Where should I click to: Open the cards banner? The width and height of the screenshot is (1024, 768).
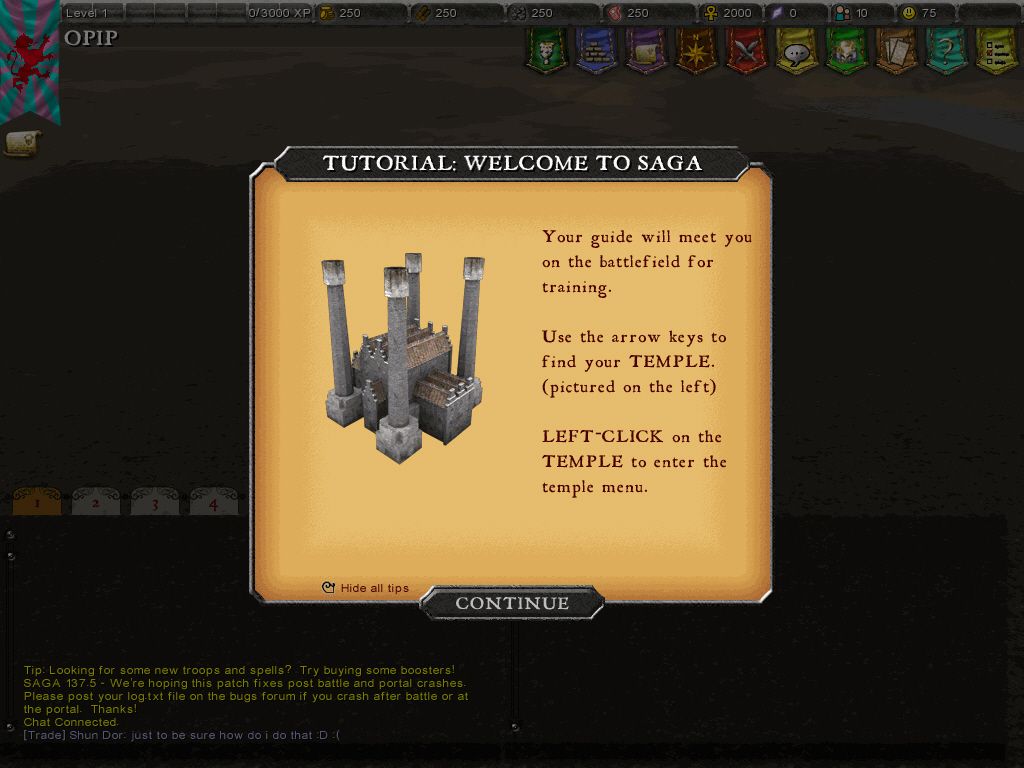click(896, 49)
